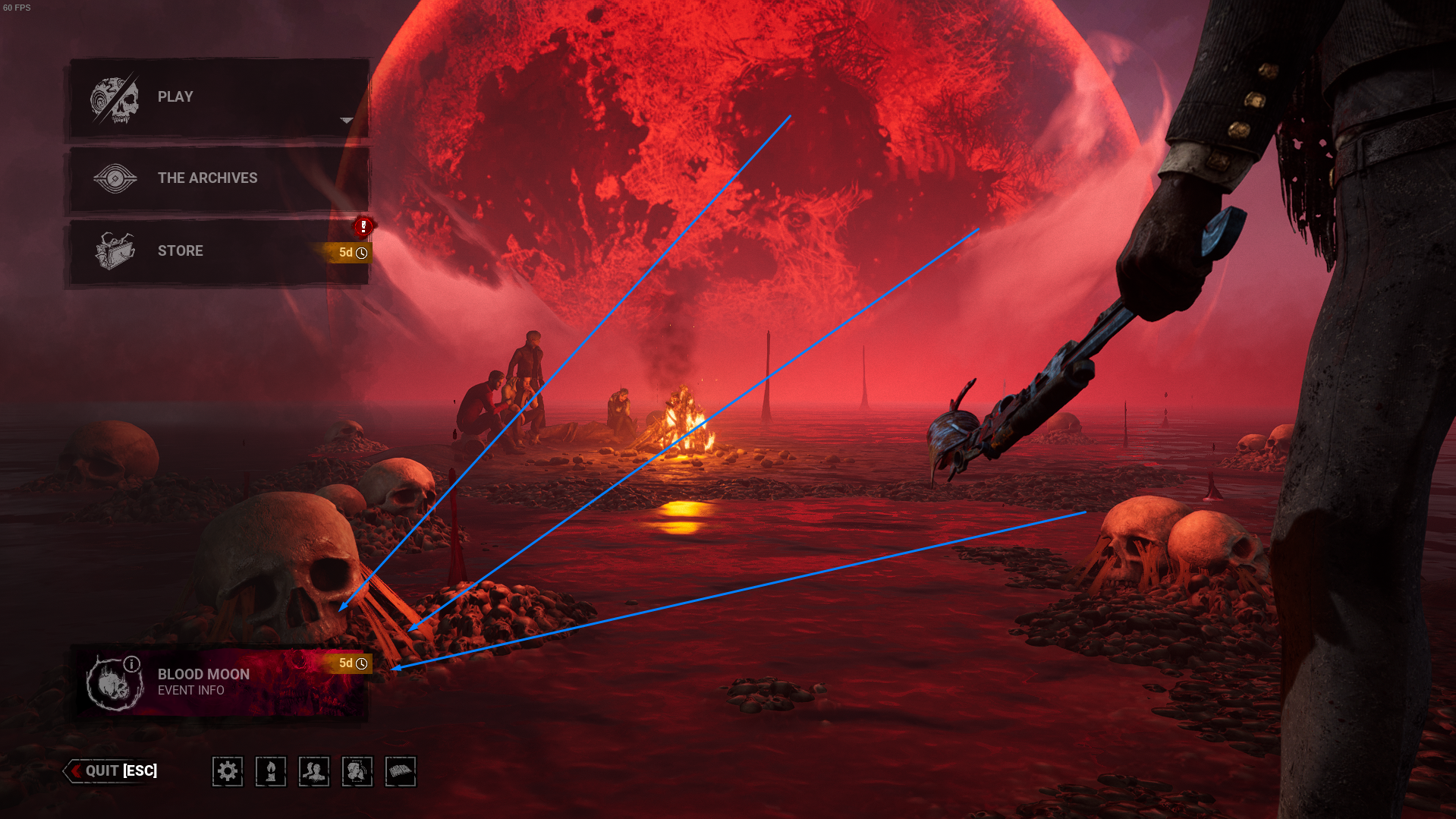Open settings with the gear icon
Image resolution: width=1456 pixels, height=819 pixels.
(x=228, y=772)
